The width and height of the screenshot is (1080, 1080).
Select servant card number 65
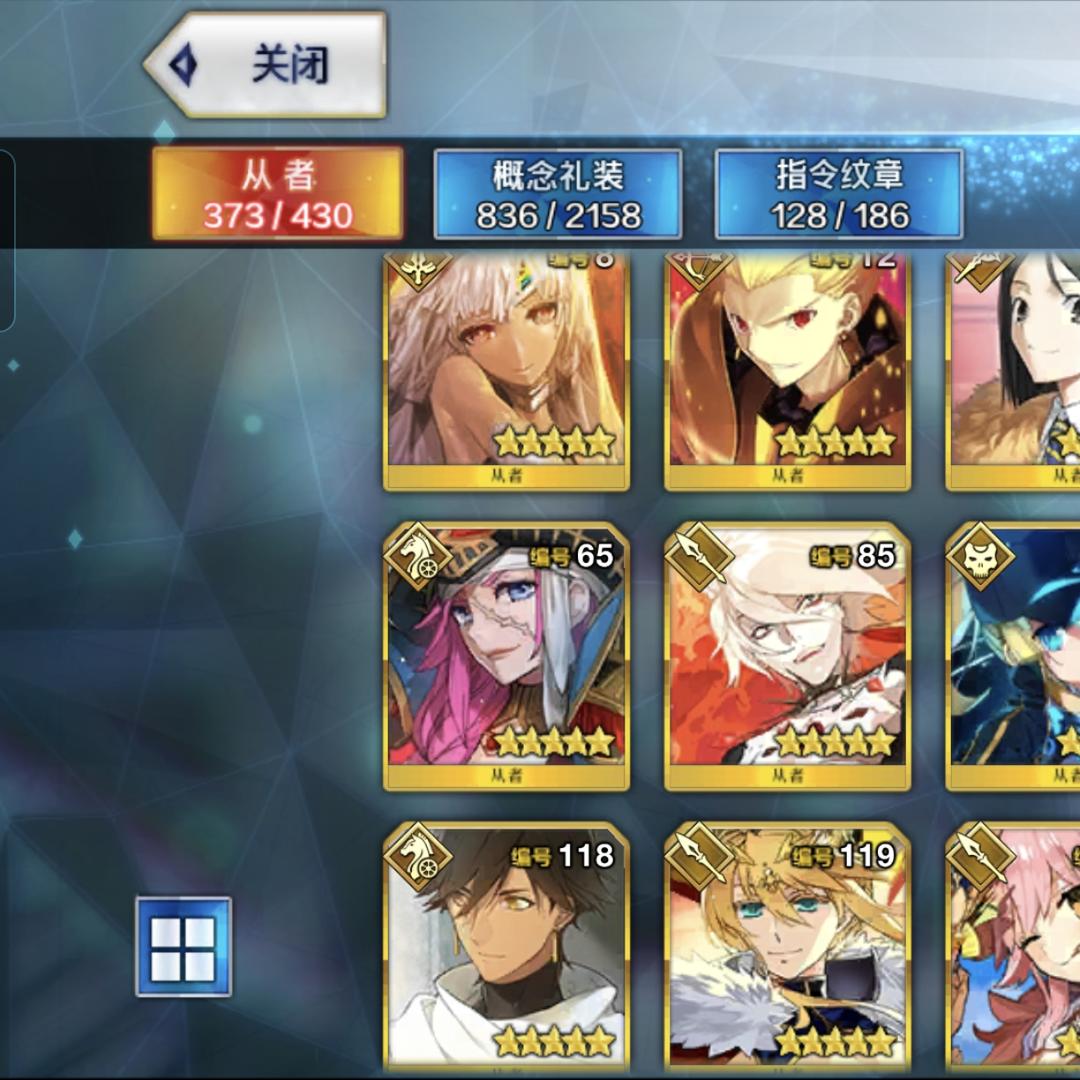click(506, 655)
